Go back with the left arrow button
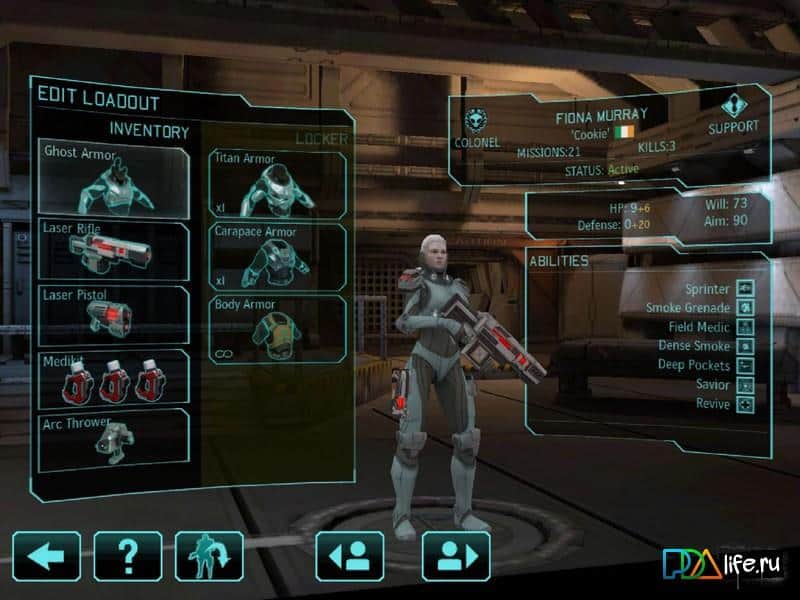This screenshot has height=600, width=800. coord(47,557)
